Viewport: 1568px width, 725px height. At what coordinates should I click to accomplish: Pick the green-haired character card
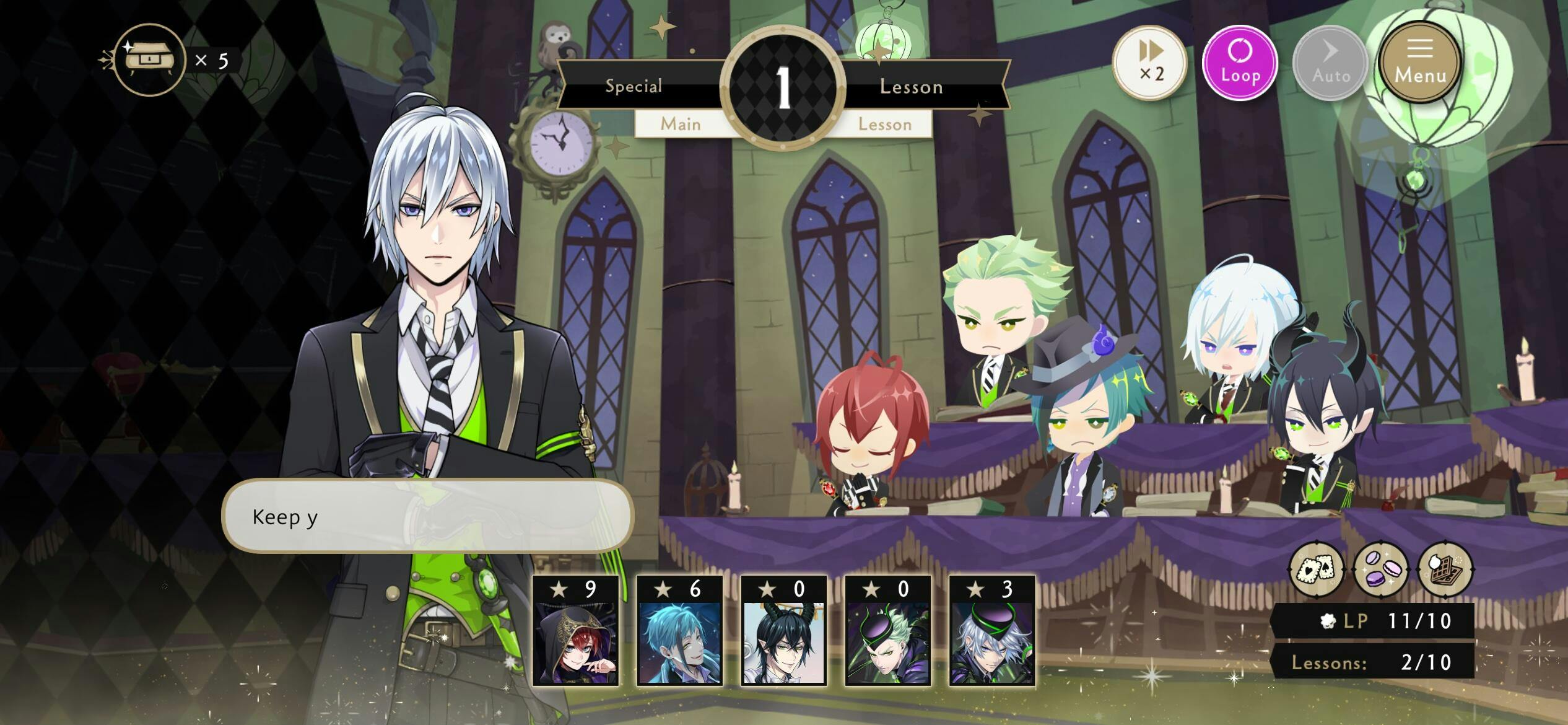888,631
